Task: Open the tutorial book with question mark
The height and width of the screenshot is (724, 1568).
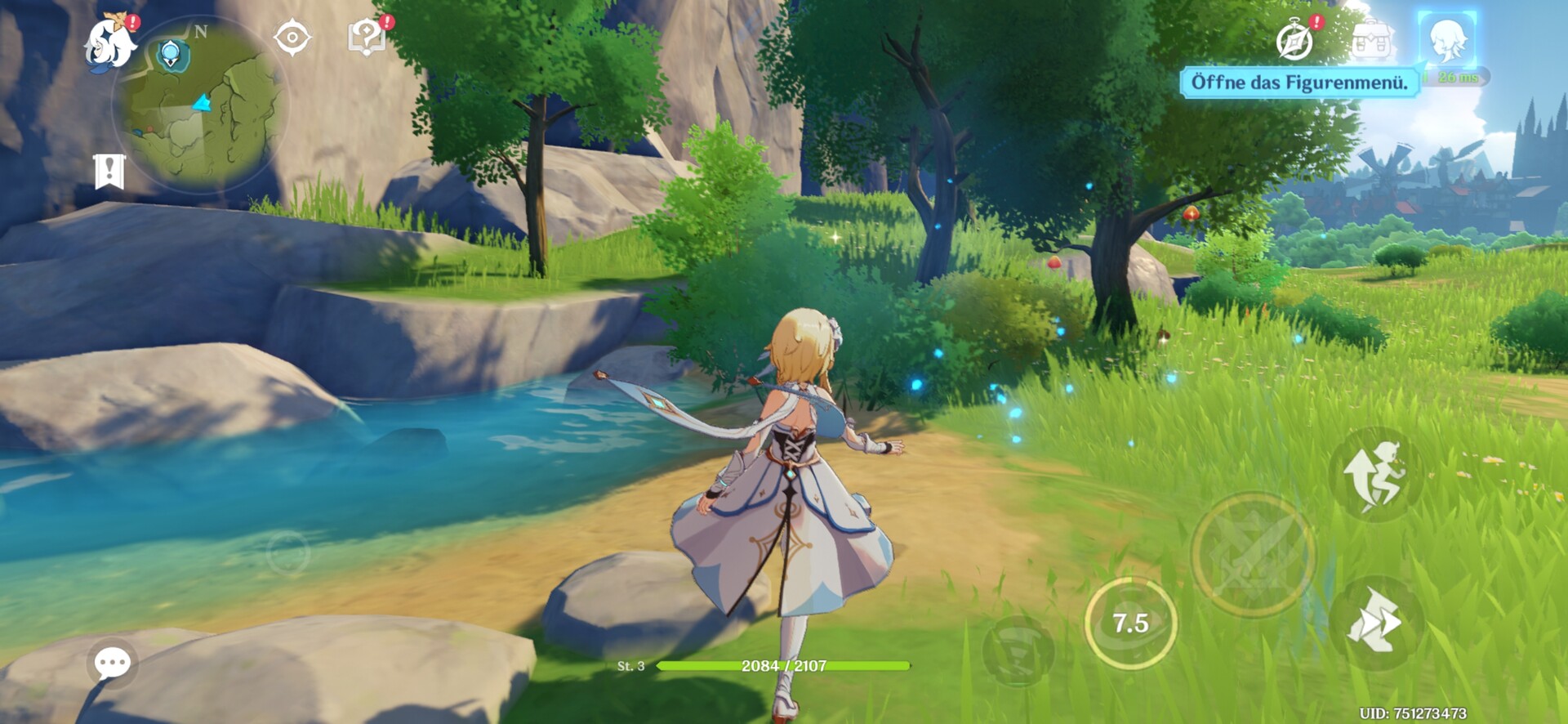Action: tap(367, 38)
